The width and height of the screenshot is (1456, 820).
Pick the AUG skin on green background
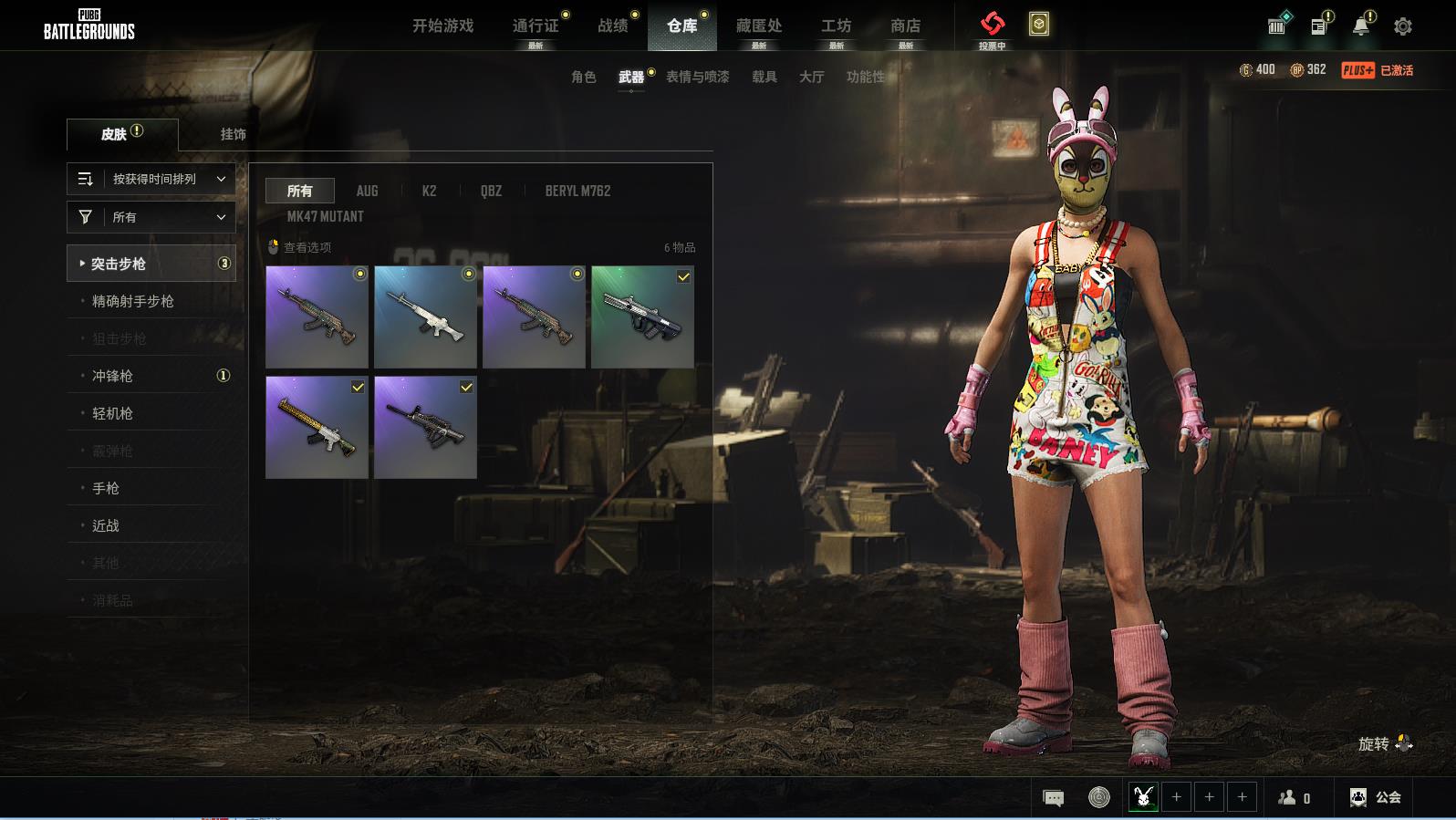pyautogui.click(x=642, y=317)
